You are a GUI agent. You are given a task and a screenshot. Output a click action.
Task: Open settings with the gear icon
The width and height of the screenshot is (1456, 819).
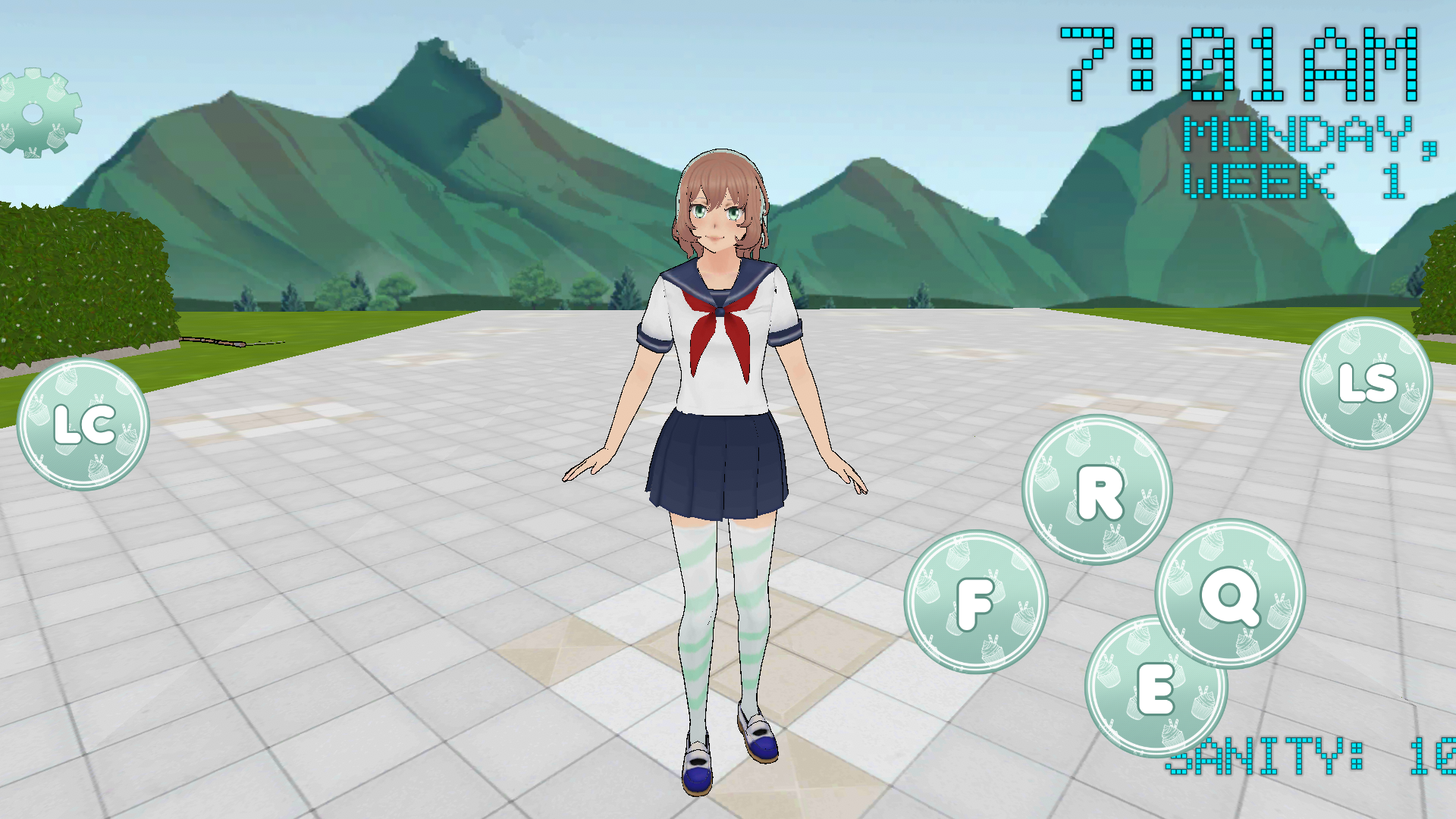click(x=36, y=114)
